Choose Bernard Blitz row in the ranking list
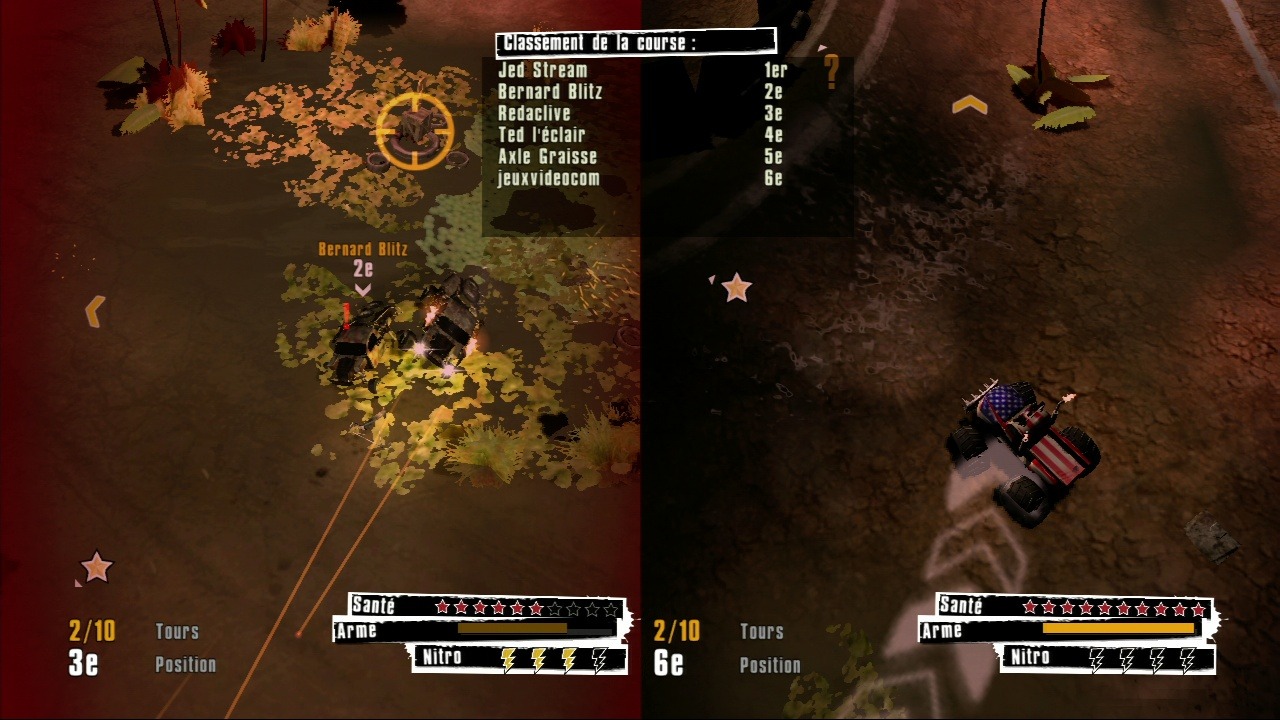1280x720 pixels. (550, 92)
